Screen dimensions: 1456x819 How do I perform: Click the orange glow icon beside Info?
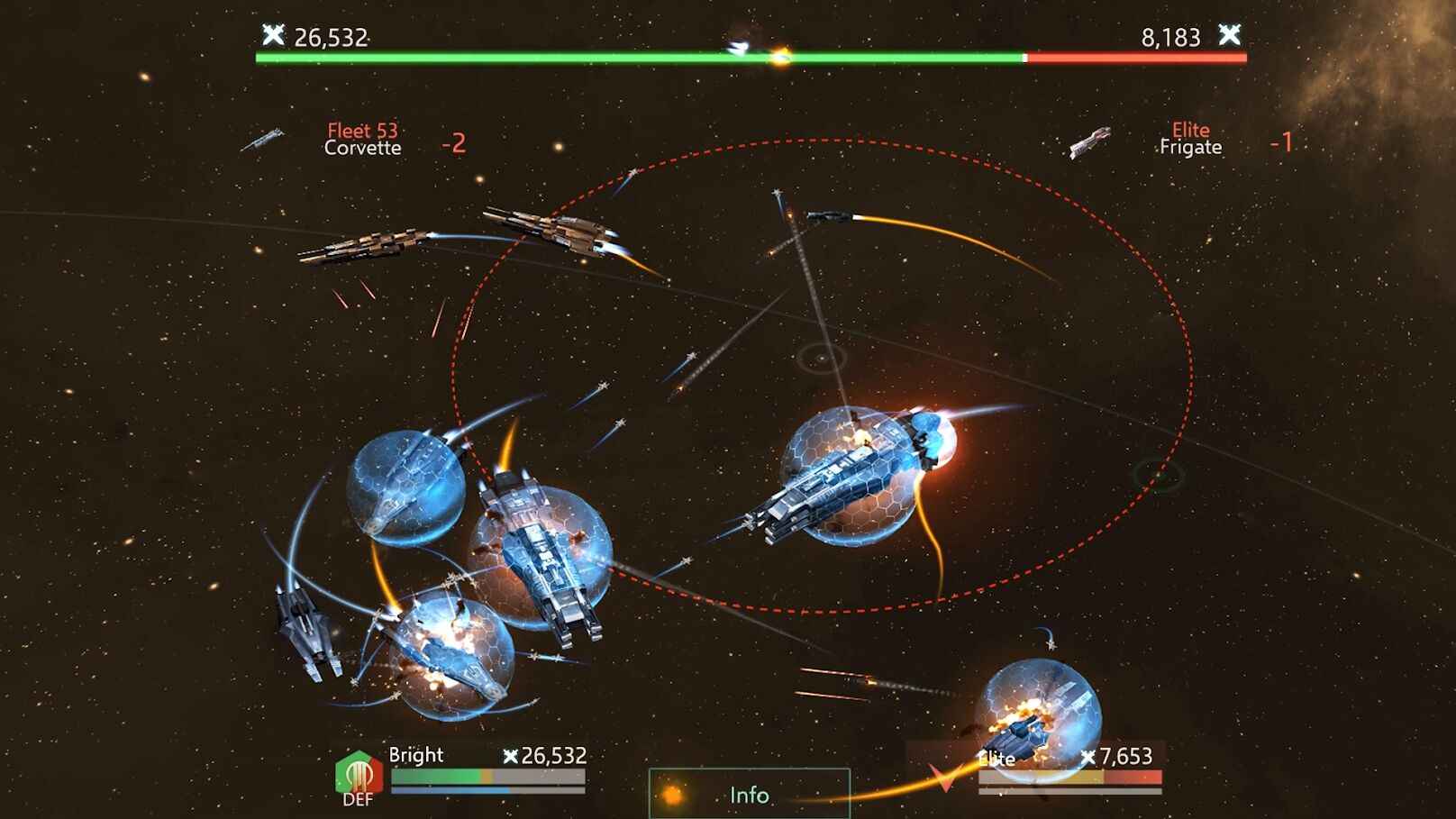point(672,795)
